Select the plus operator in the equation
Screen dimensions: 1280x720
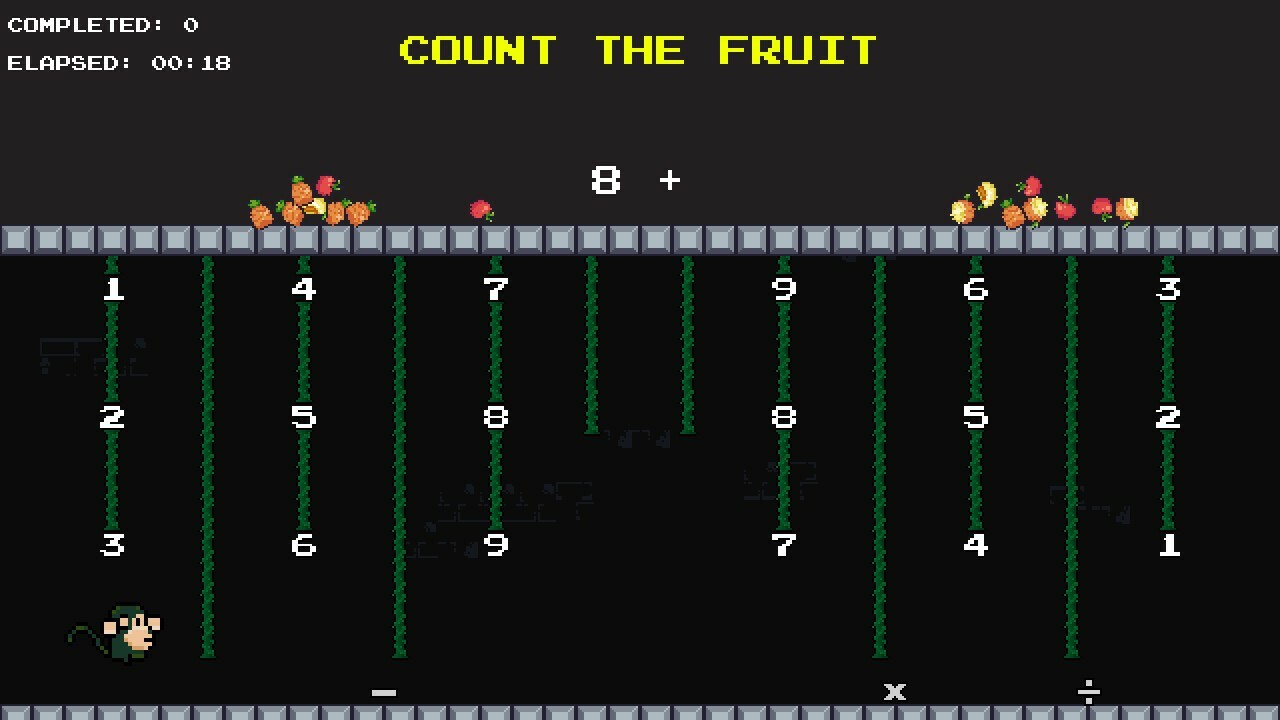pos(669,181)
